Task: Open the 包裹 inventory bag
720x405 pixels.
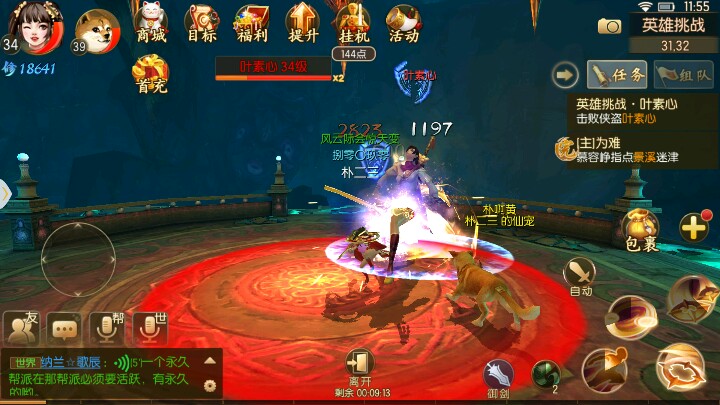Action: pos(640,230)
